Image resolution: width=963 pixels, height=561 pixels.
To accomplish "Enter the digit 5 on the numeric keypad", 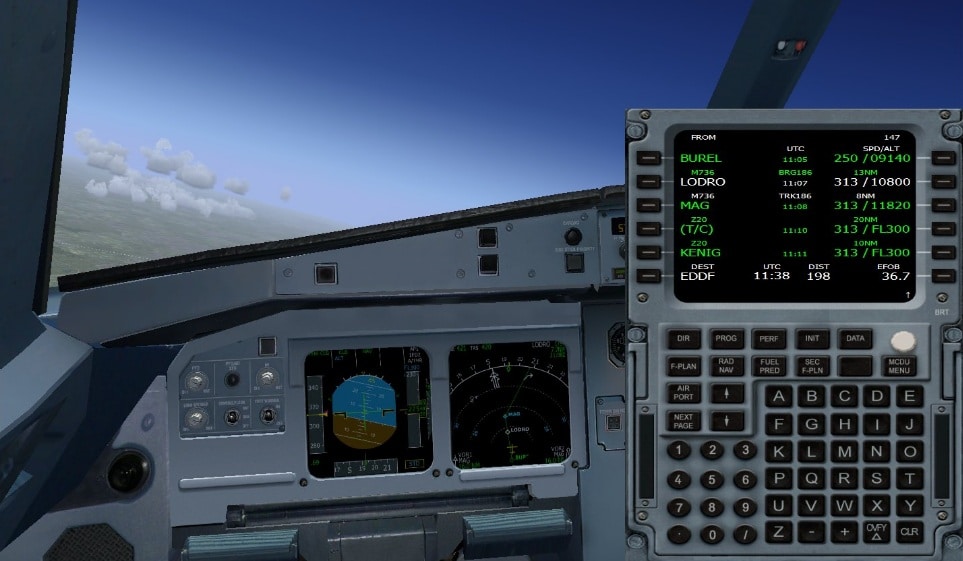I will [712, 479].
